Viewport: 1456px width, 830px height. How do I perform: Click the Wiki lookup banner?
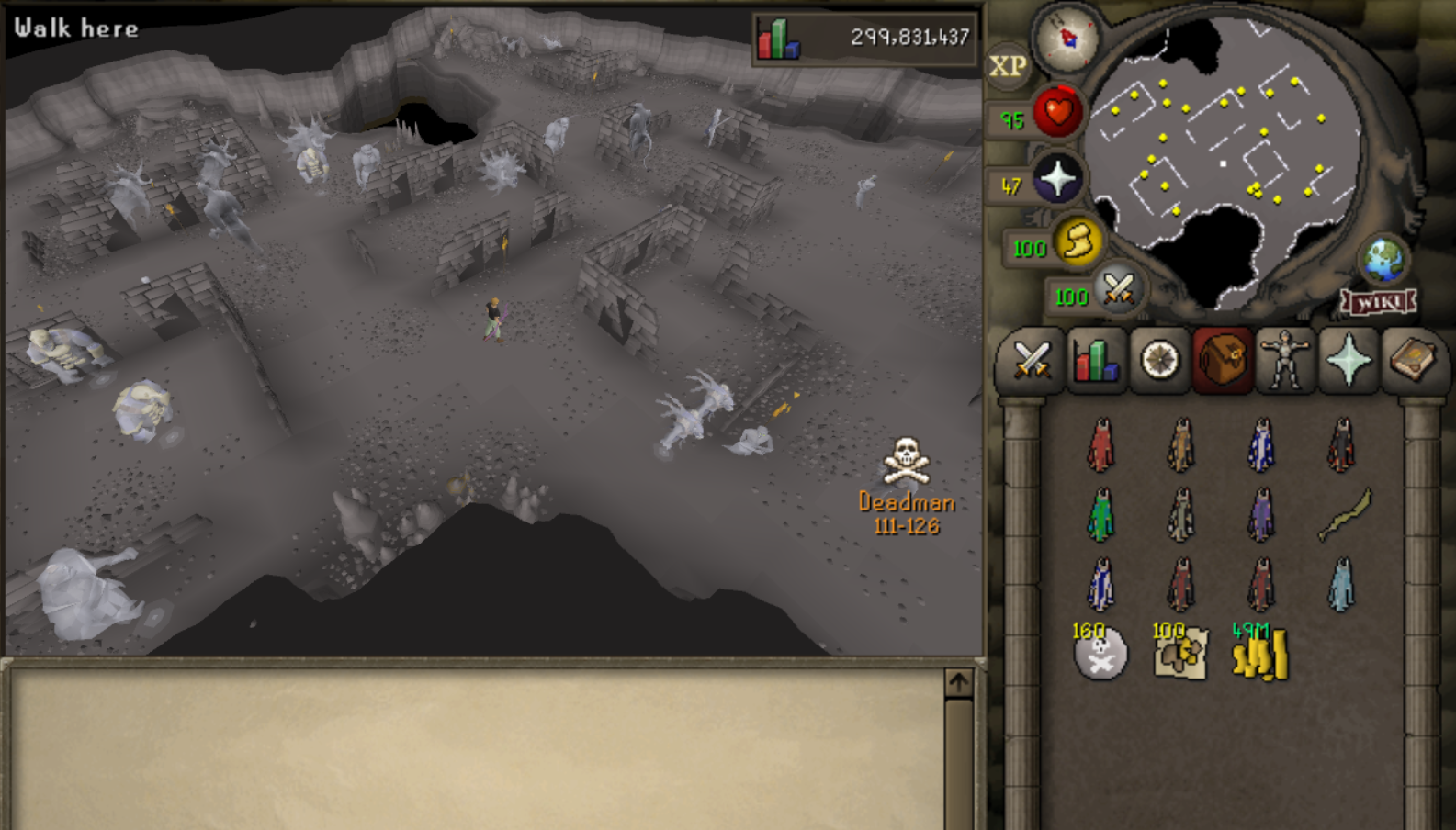1378,301
